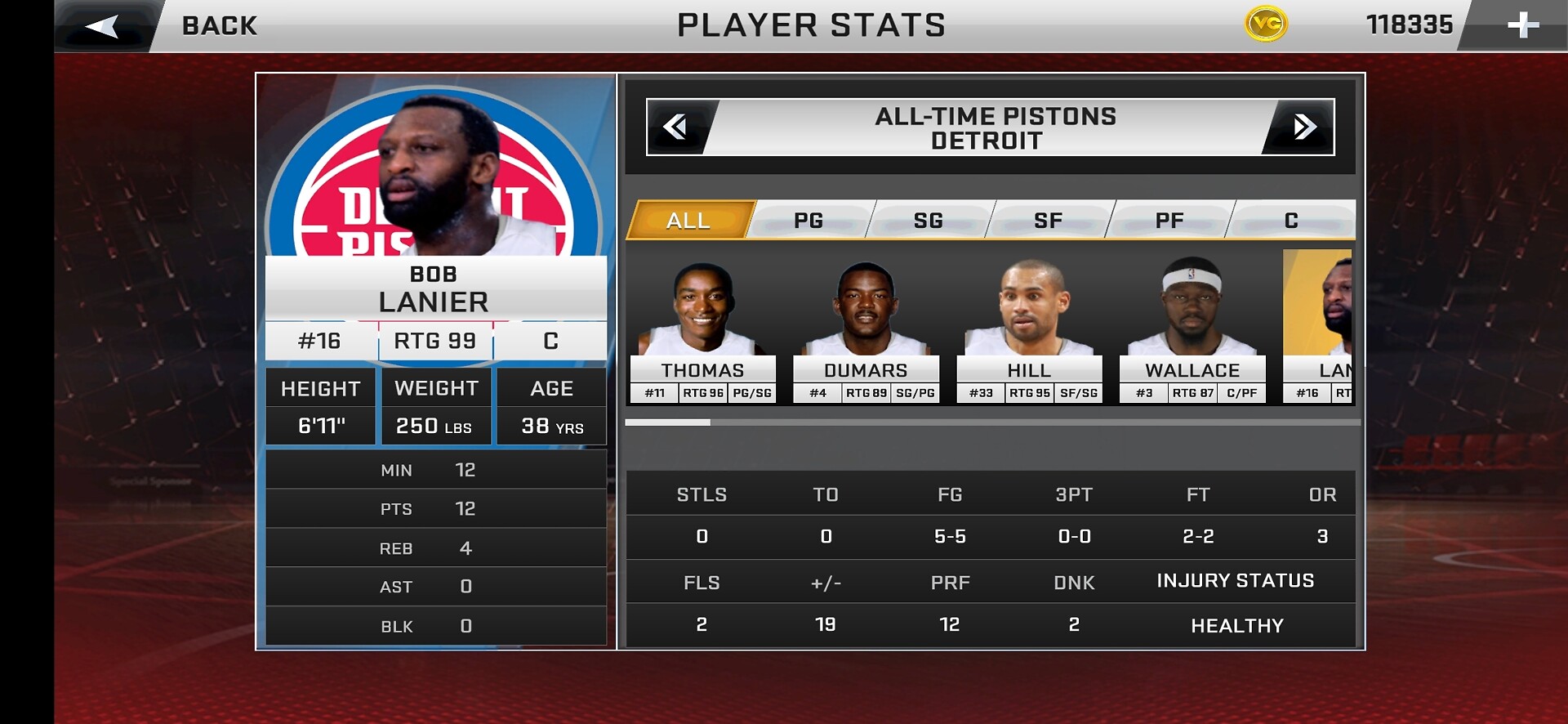This screenshot has height=724, width=1568.
Task: Pick the Wallace player card
Action: tap(1192, 331)
